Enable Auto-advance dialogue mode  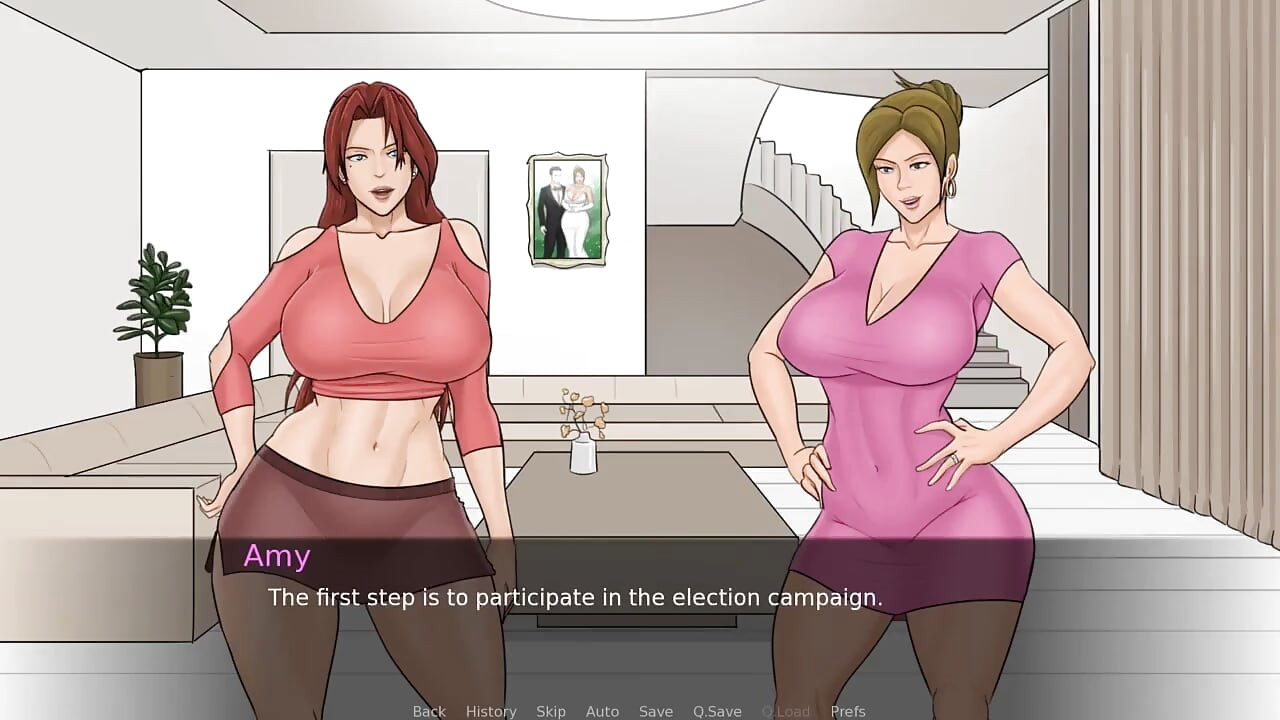click(x=602, y=711)
